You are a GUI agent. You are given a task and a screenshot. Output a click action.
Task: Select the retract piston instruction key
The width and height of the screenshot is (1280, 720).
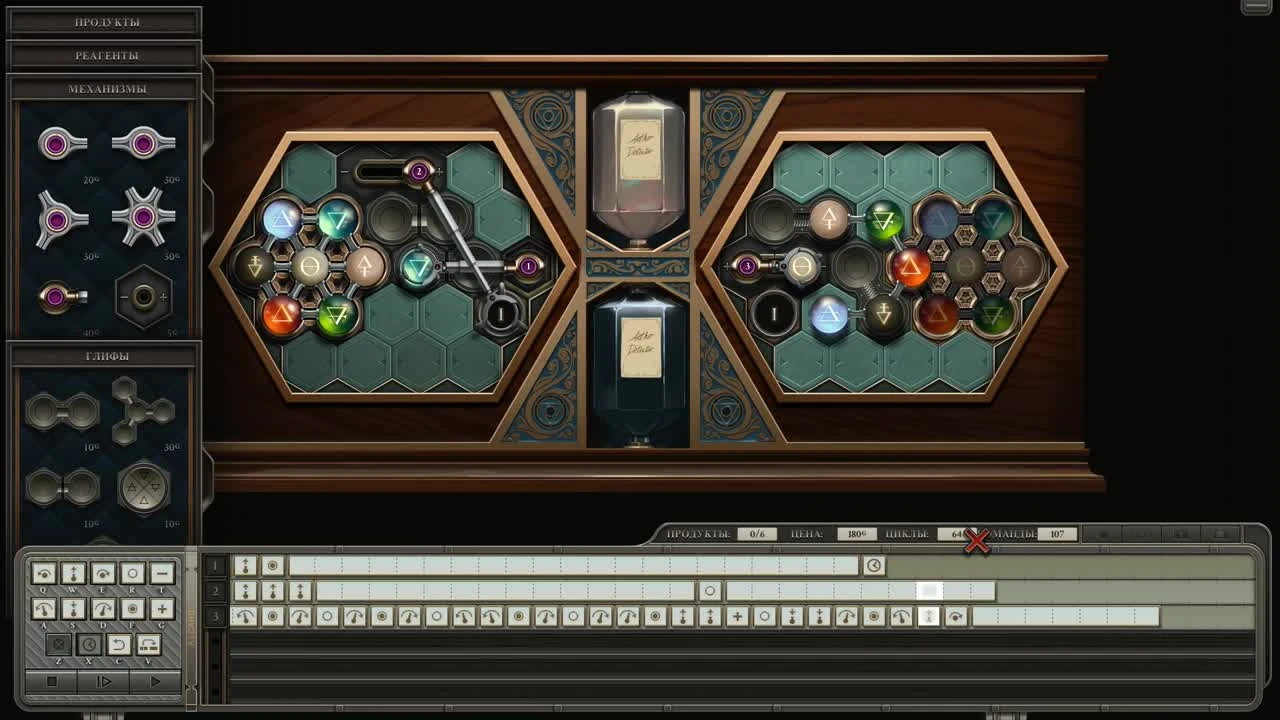click(x=73, y=608)
